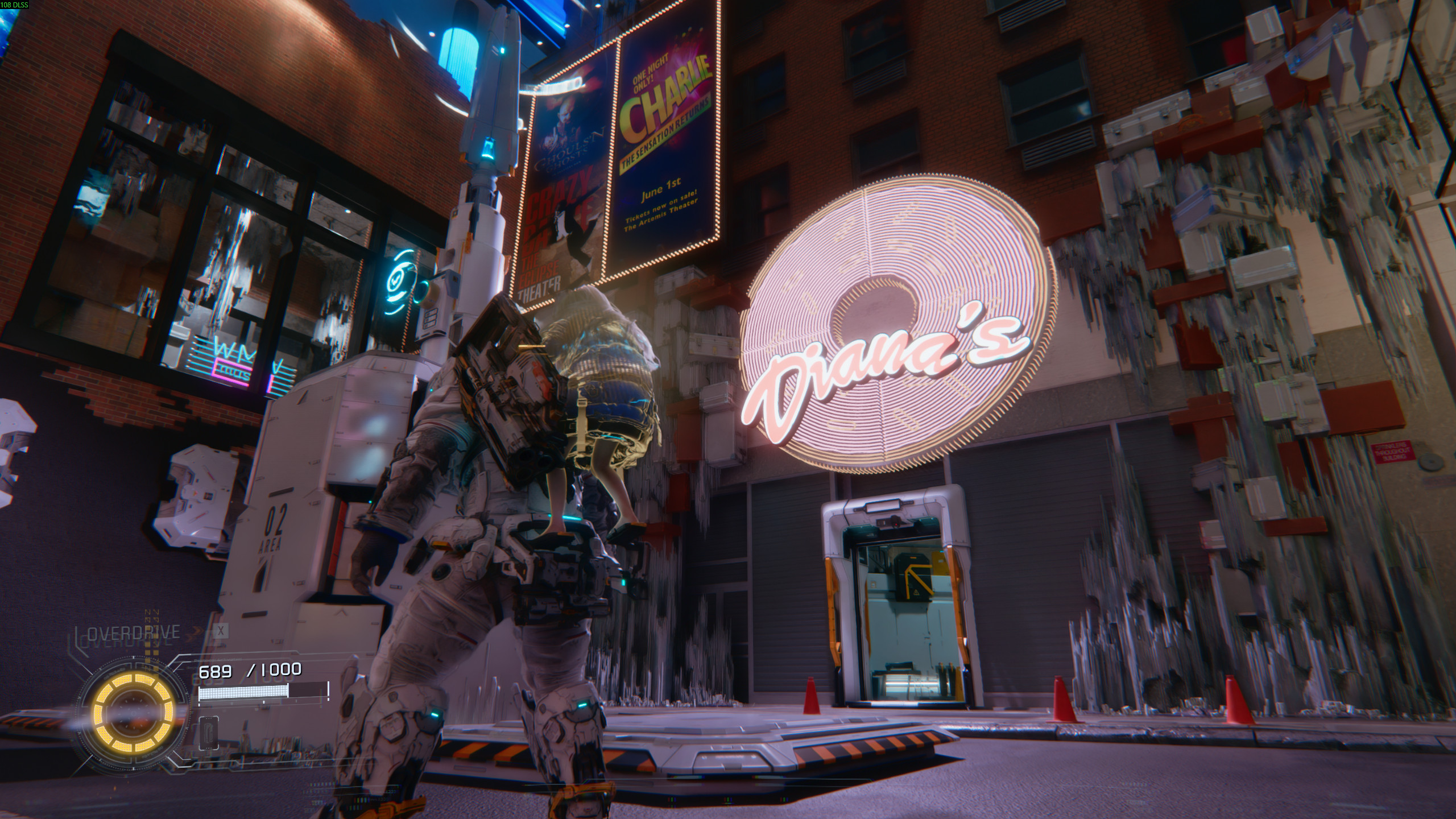This screenshot has height=819, width=1456.
Task: Click the Overdrive label
Action: [x=134, y=632]
